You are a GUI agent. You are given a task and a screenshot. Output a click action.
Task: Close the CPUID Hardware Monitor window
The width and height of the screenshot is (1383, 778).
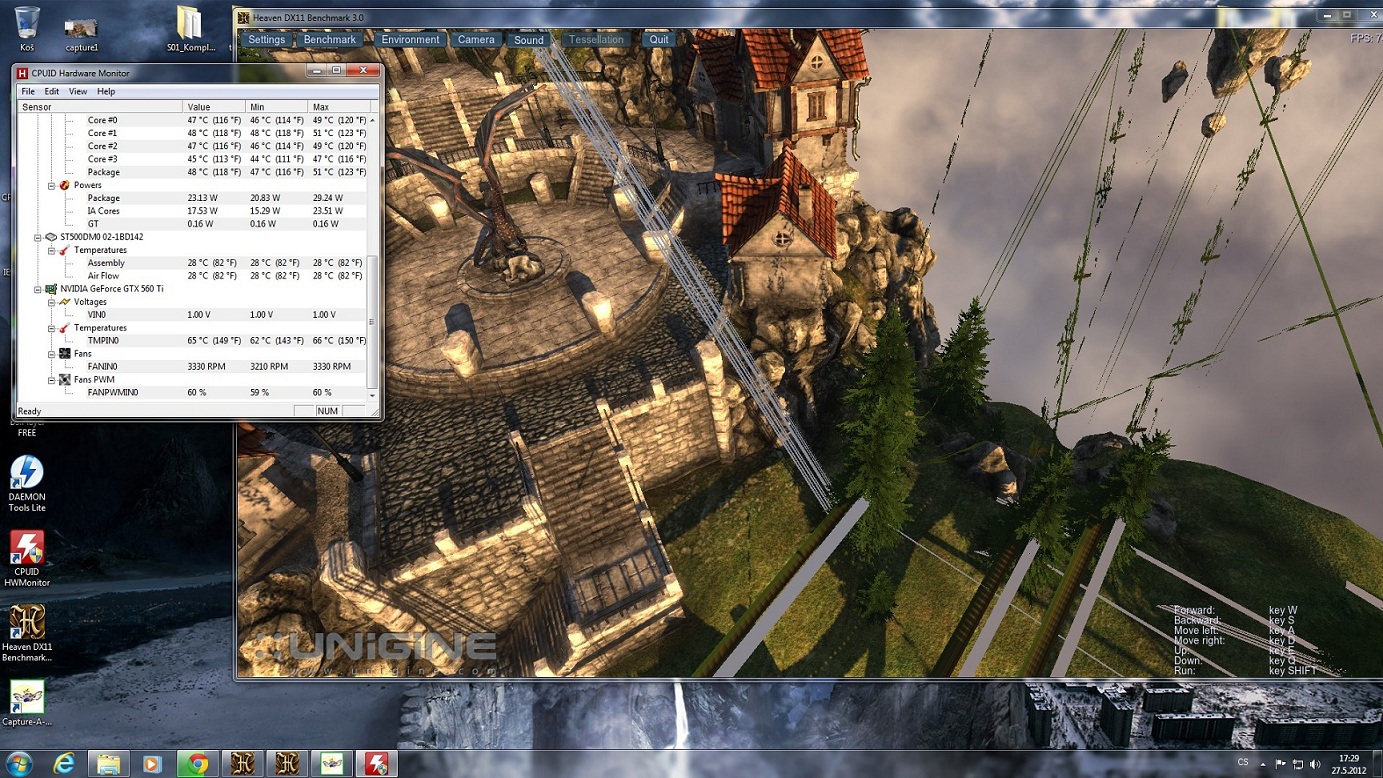point(364,71)
